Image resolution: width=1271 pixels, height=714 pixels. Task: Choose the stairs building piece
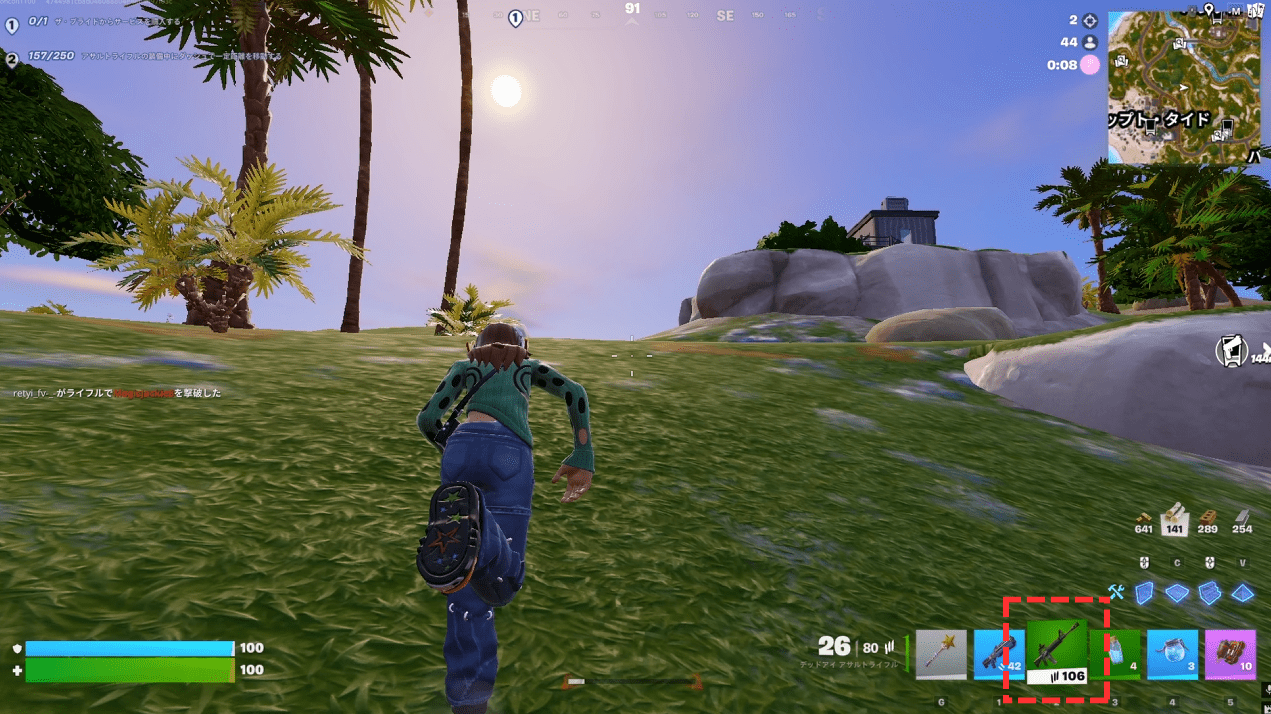1210,593
